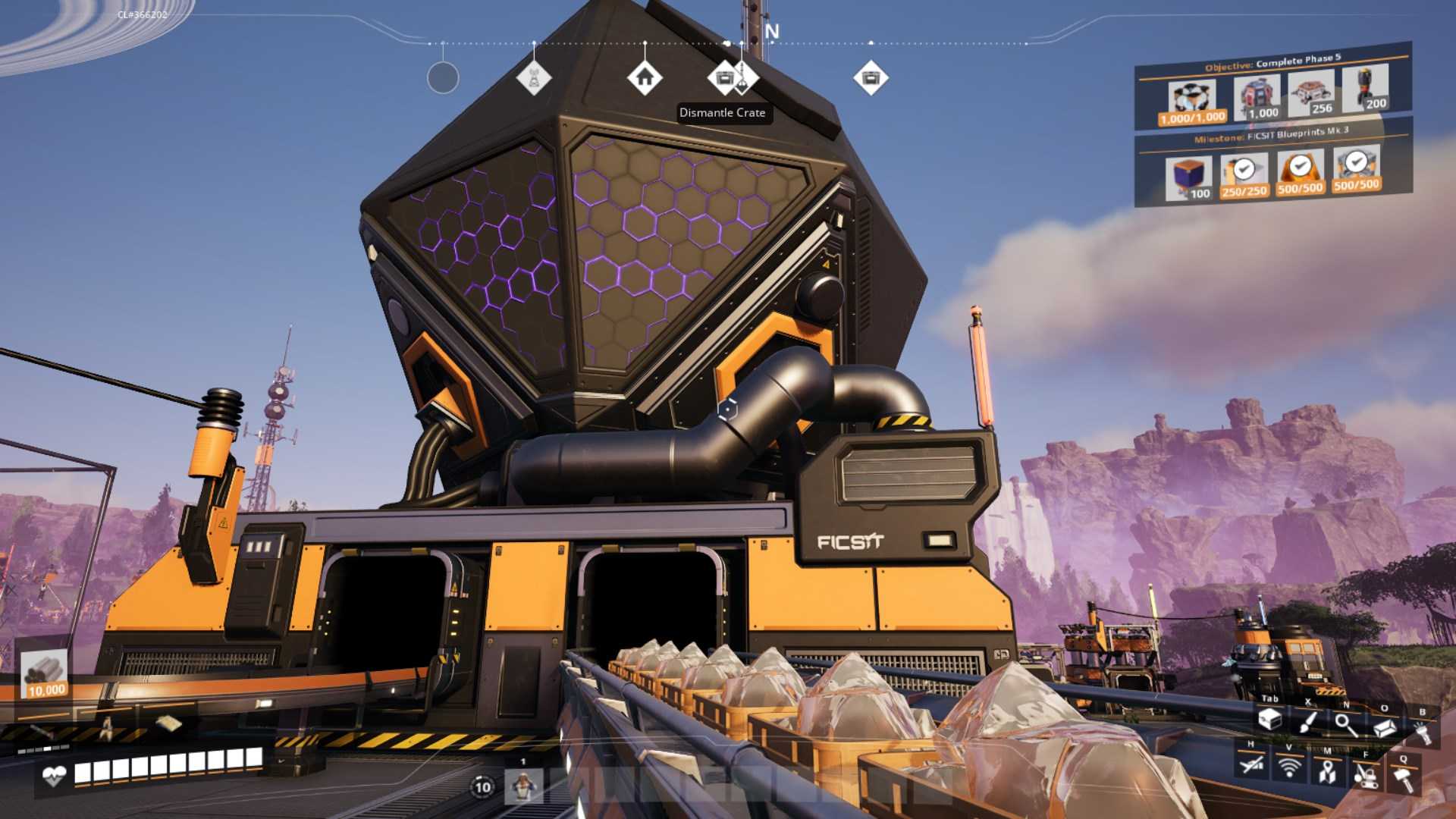
Task: Select the Dismantle Crate compass marker
Action: [724, 77]
